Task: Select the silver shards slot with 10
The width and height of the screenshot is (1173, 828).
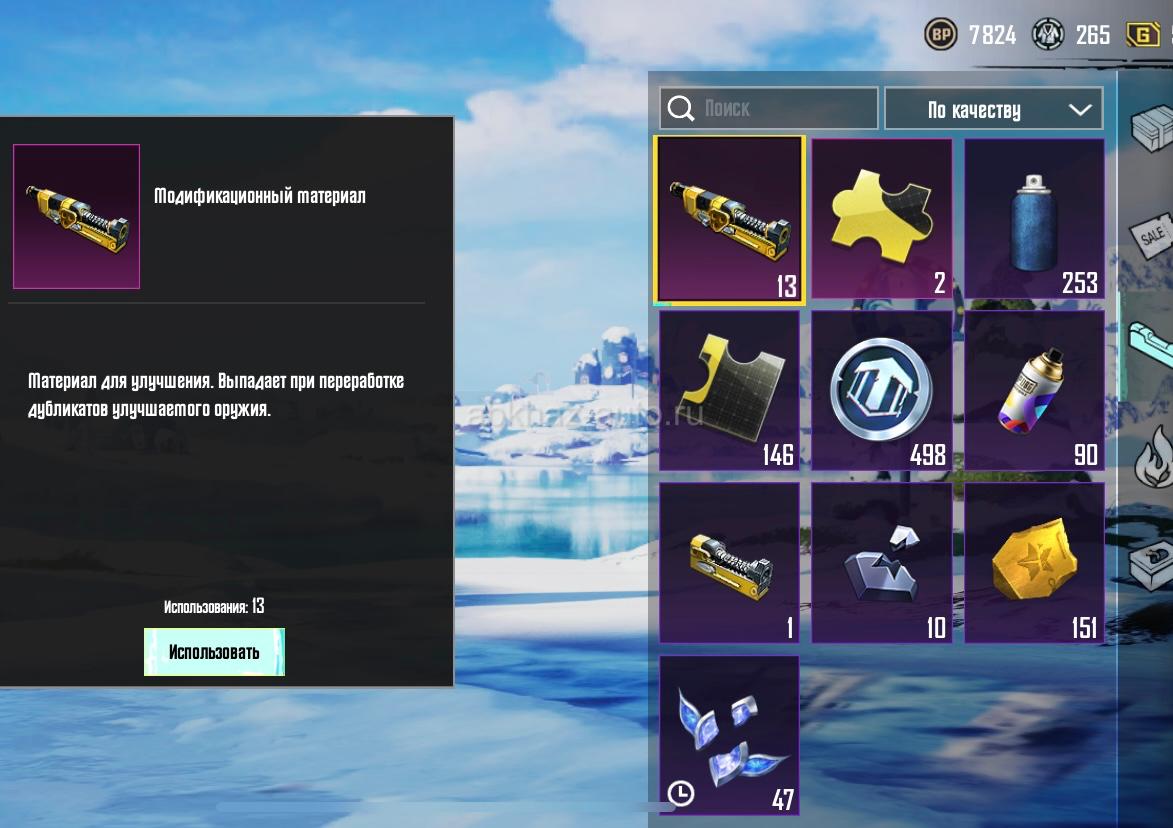Action: point(881,562)
